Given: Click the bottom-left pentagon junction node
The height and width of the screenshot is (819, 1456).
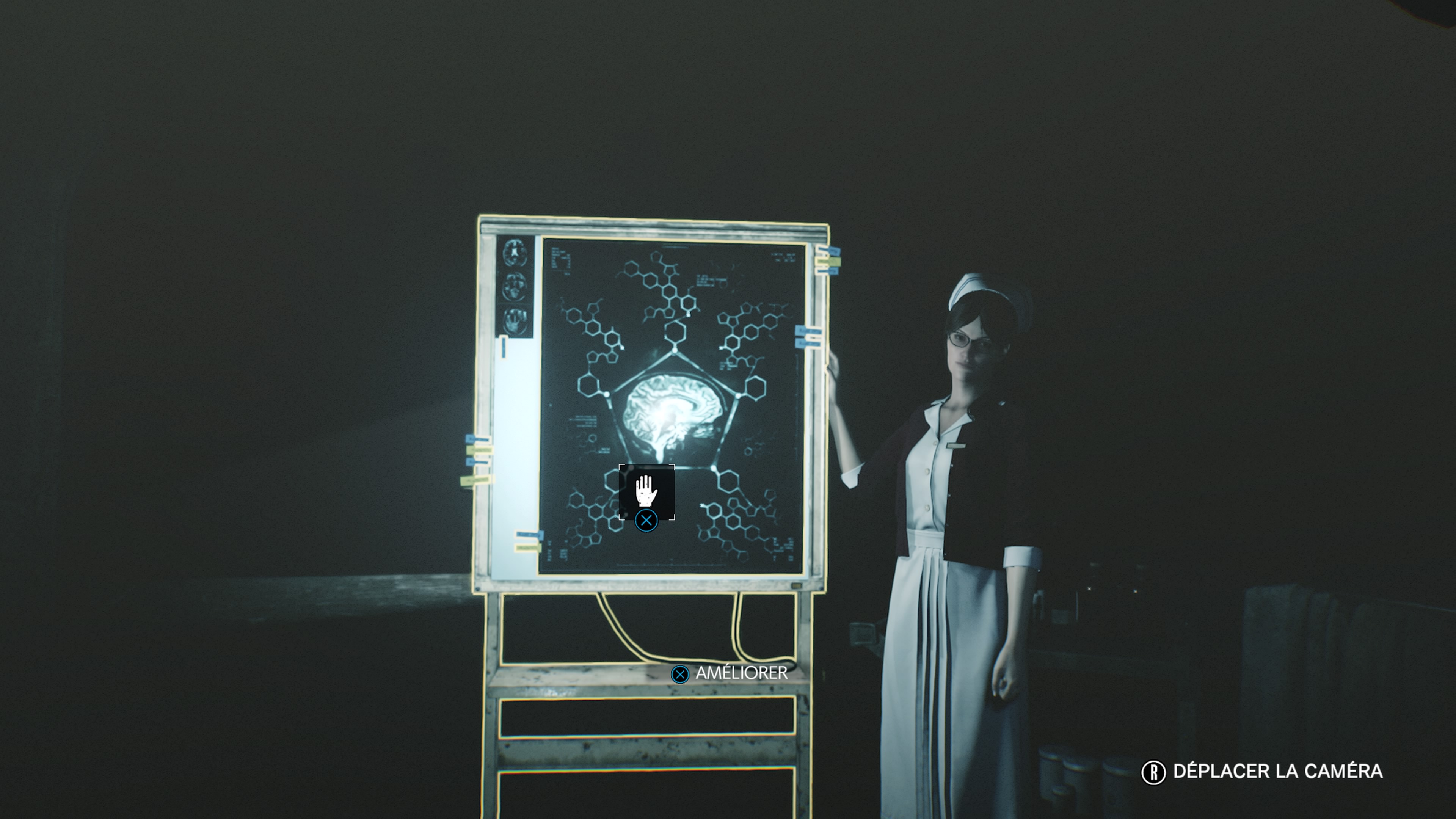Looking at the screenshot, I should click(x=633, y=468).
